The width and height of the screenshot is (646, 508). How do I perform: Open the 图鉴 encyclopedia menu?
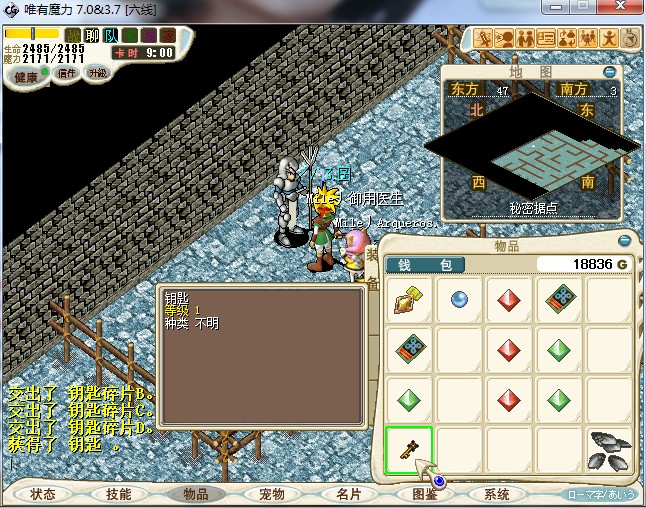tap(424, 494)
